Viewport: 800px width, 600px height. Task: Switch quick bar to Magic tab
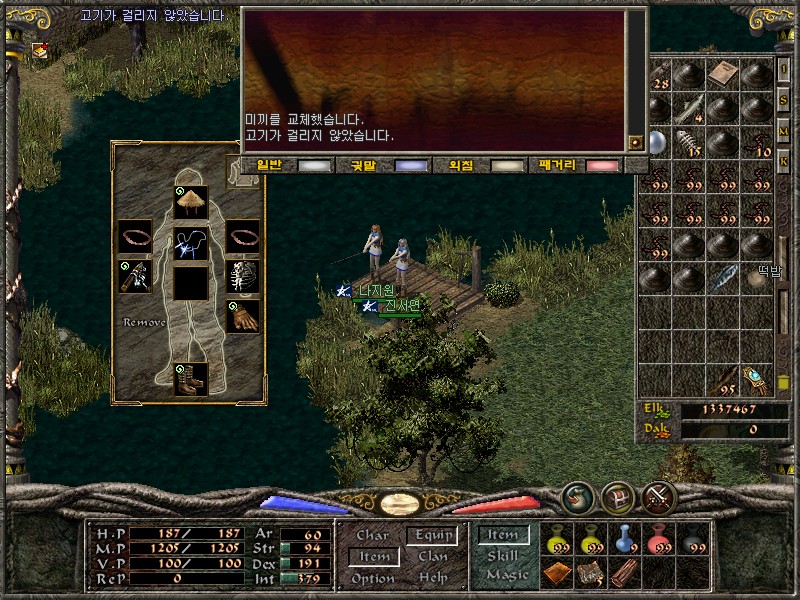pos(506,575)
